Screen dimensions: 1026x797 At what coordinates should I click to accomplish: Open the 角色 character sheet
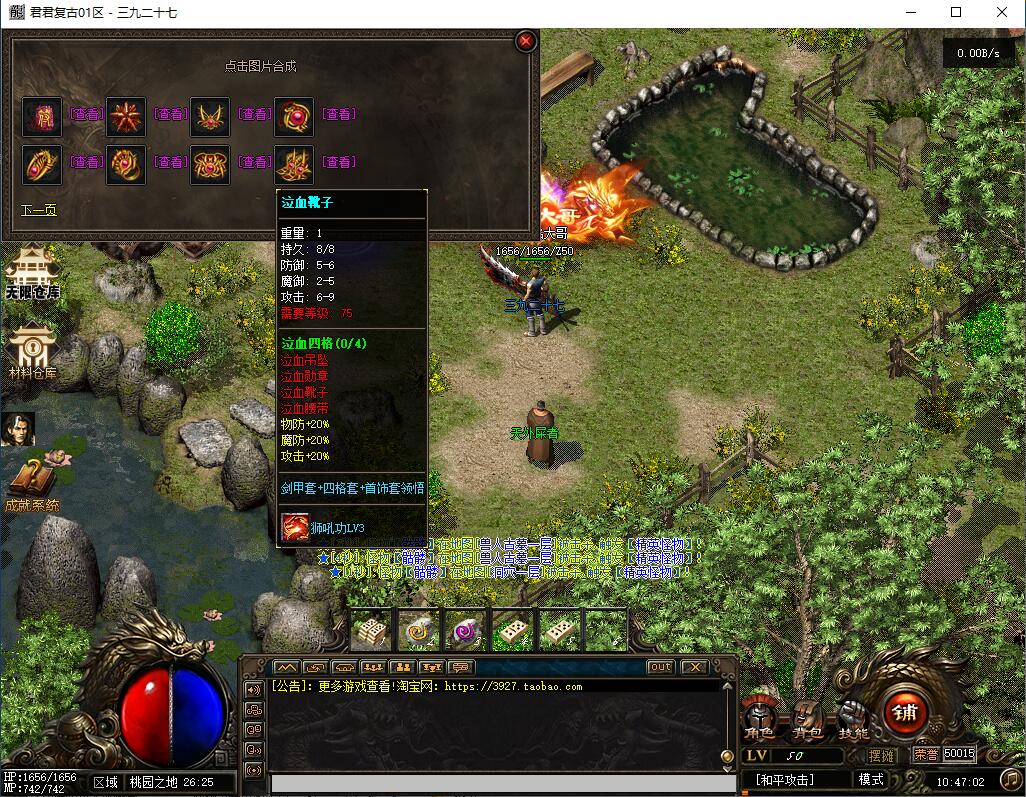point(757,718)
